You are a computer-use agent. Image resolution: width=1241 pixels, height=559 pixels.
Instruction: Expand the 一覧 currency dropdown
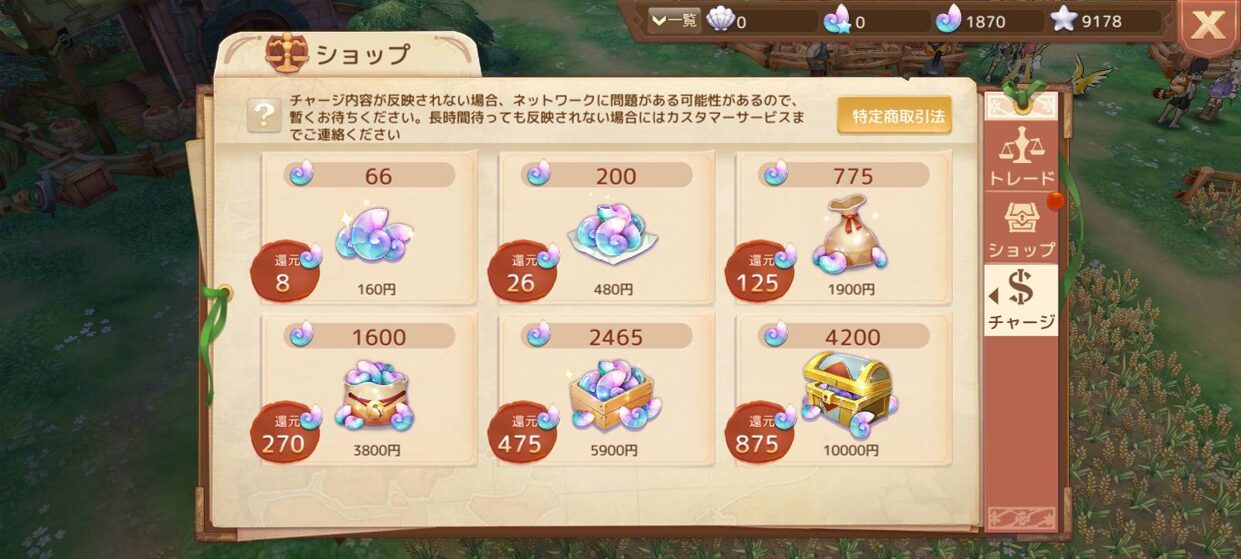(x=674, y=20)
